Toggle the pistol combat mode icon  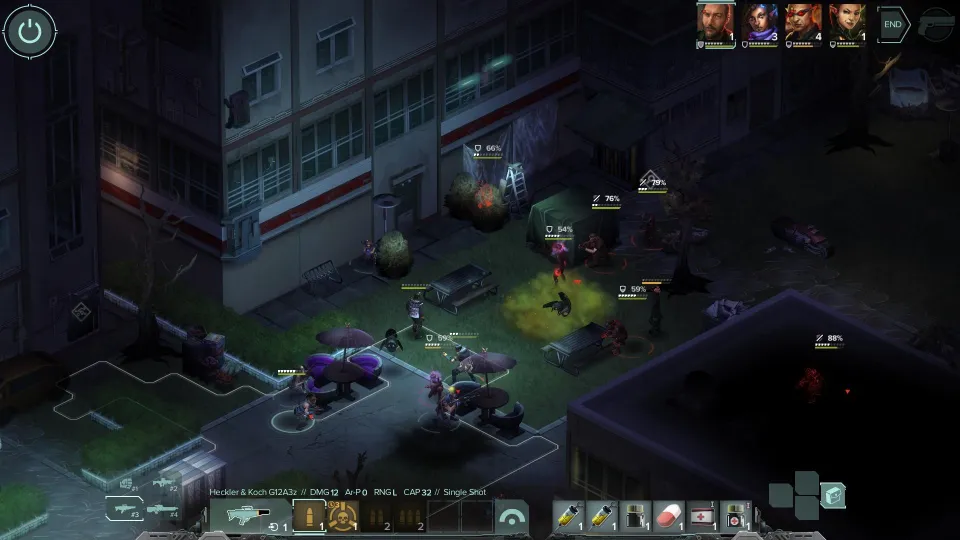(936, 24)
